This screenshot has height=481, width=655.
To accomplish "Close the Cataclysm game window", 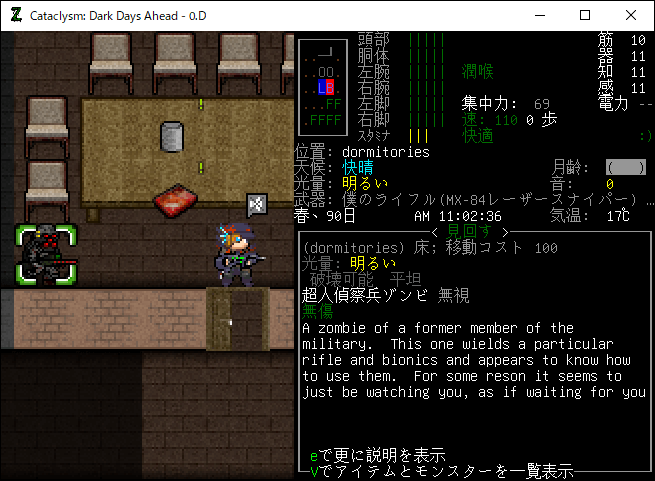I will click(631, 15).
